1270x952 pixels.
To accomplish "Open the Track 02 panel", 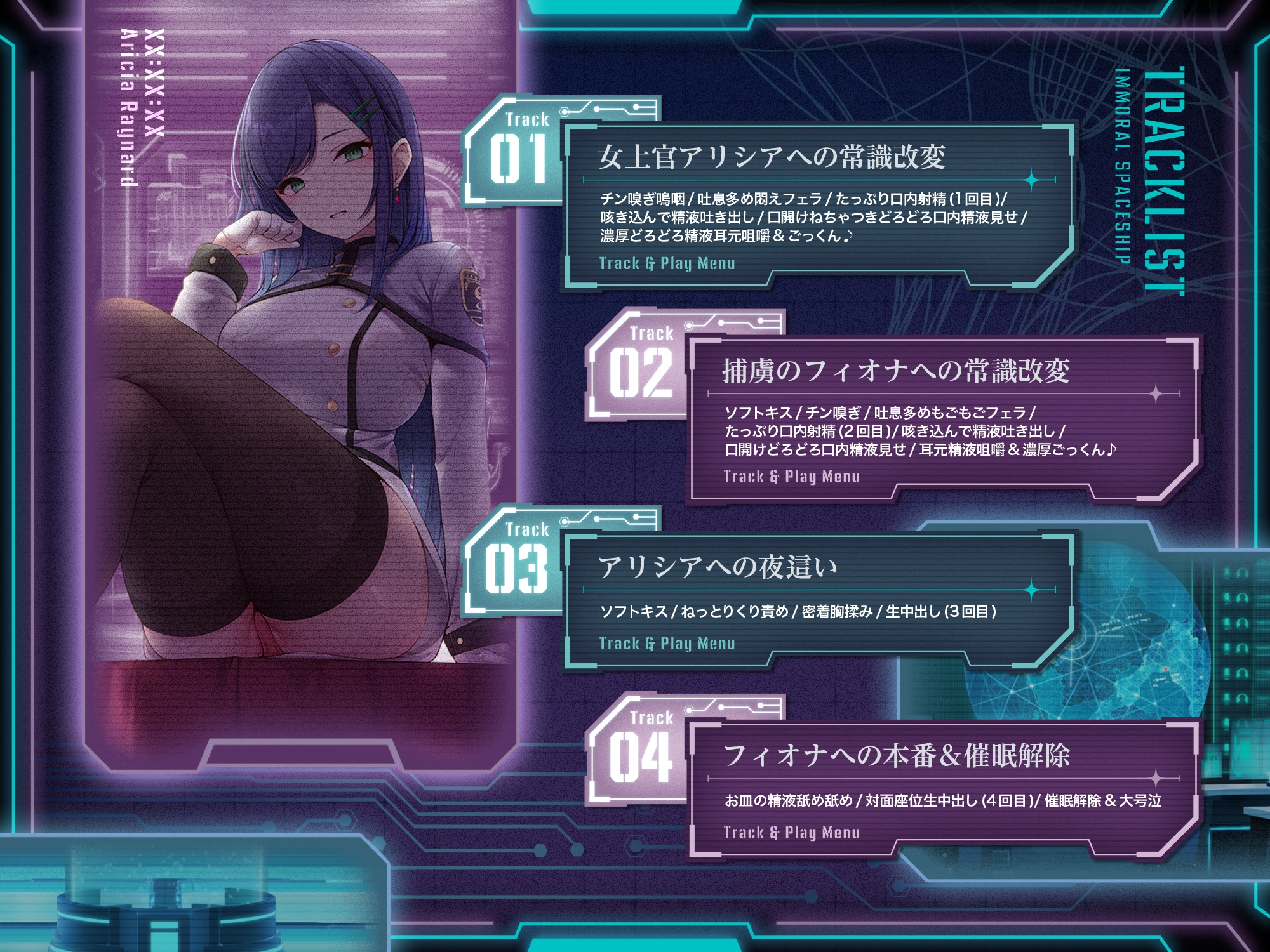I will (895, 371).
